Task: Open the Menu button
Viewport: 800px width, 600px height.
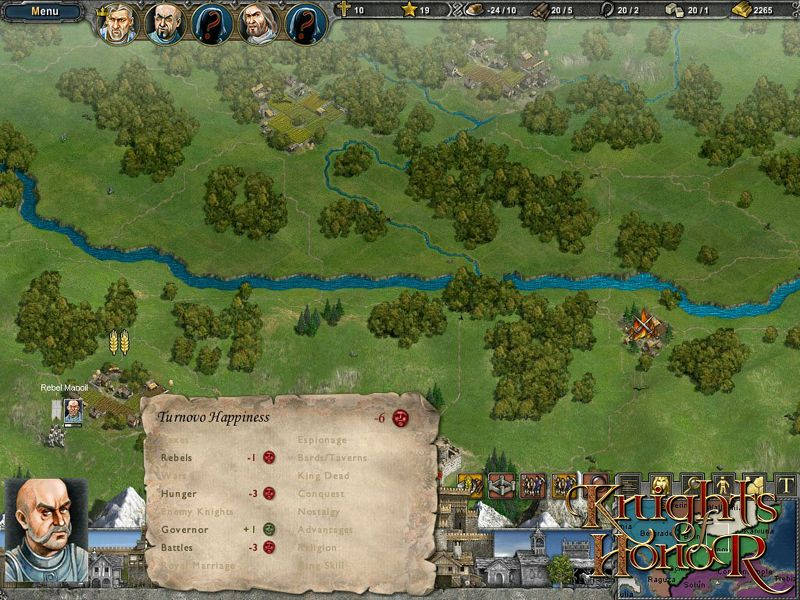Action: (43, 13)
